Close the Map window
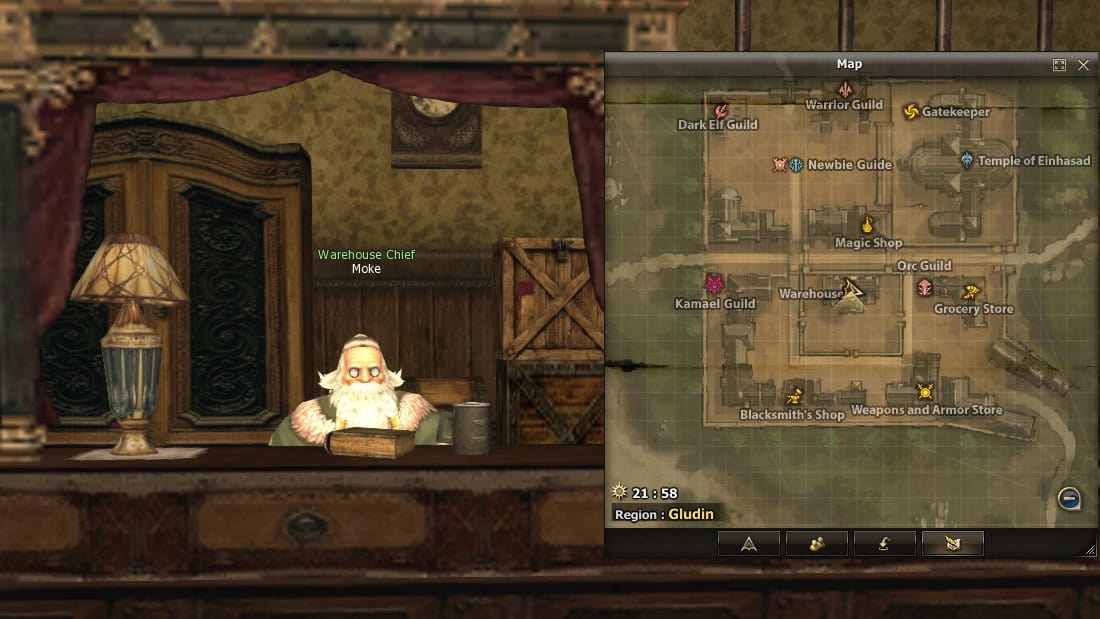 tap(1083, 65)
